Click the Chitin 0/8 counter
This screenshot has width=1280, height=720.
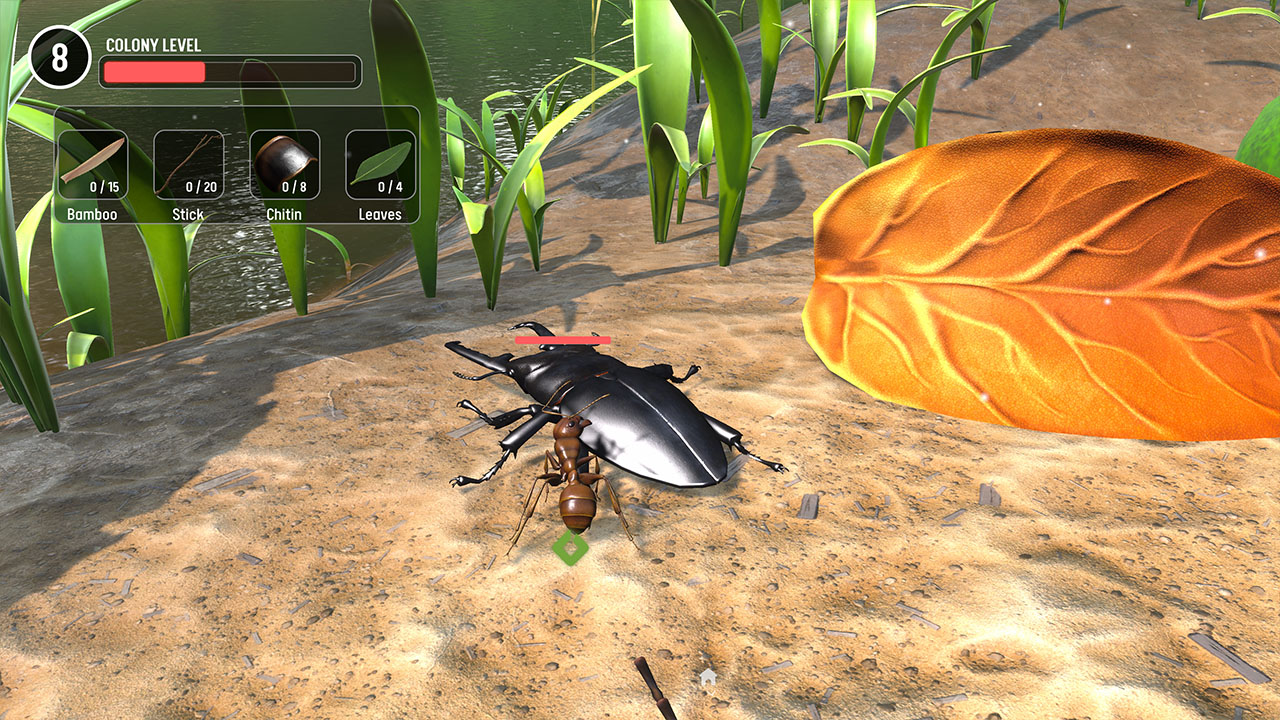coord(294,188)
